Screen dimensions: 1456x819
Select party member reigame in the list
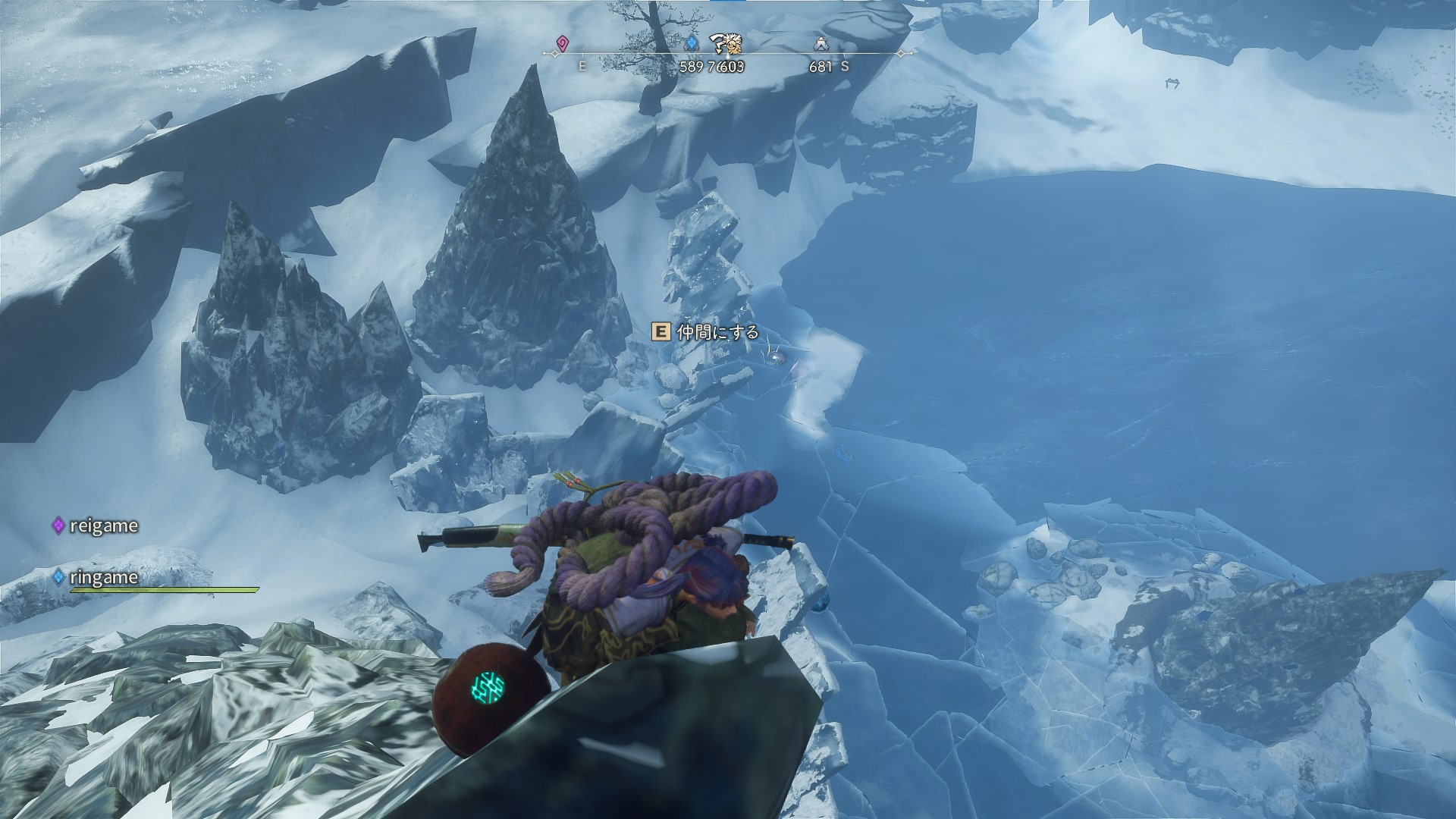coord(96,526)
